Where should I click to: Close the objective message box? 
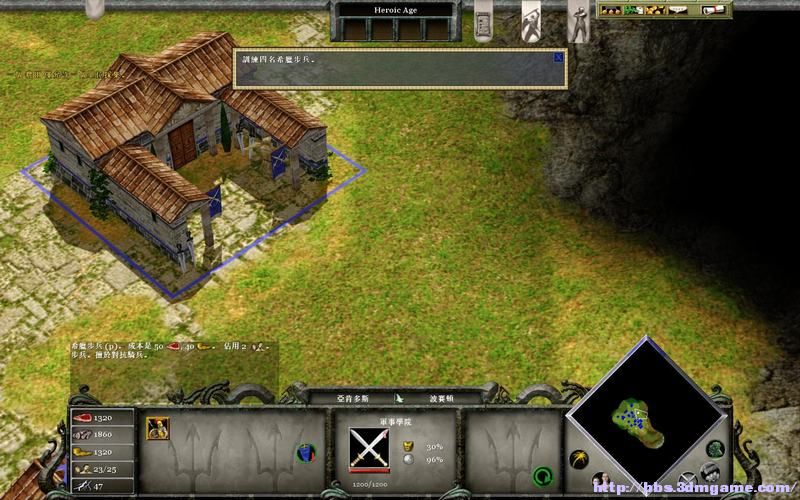pyautogui.click(x=558, y=58)
